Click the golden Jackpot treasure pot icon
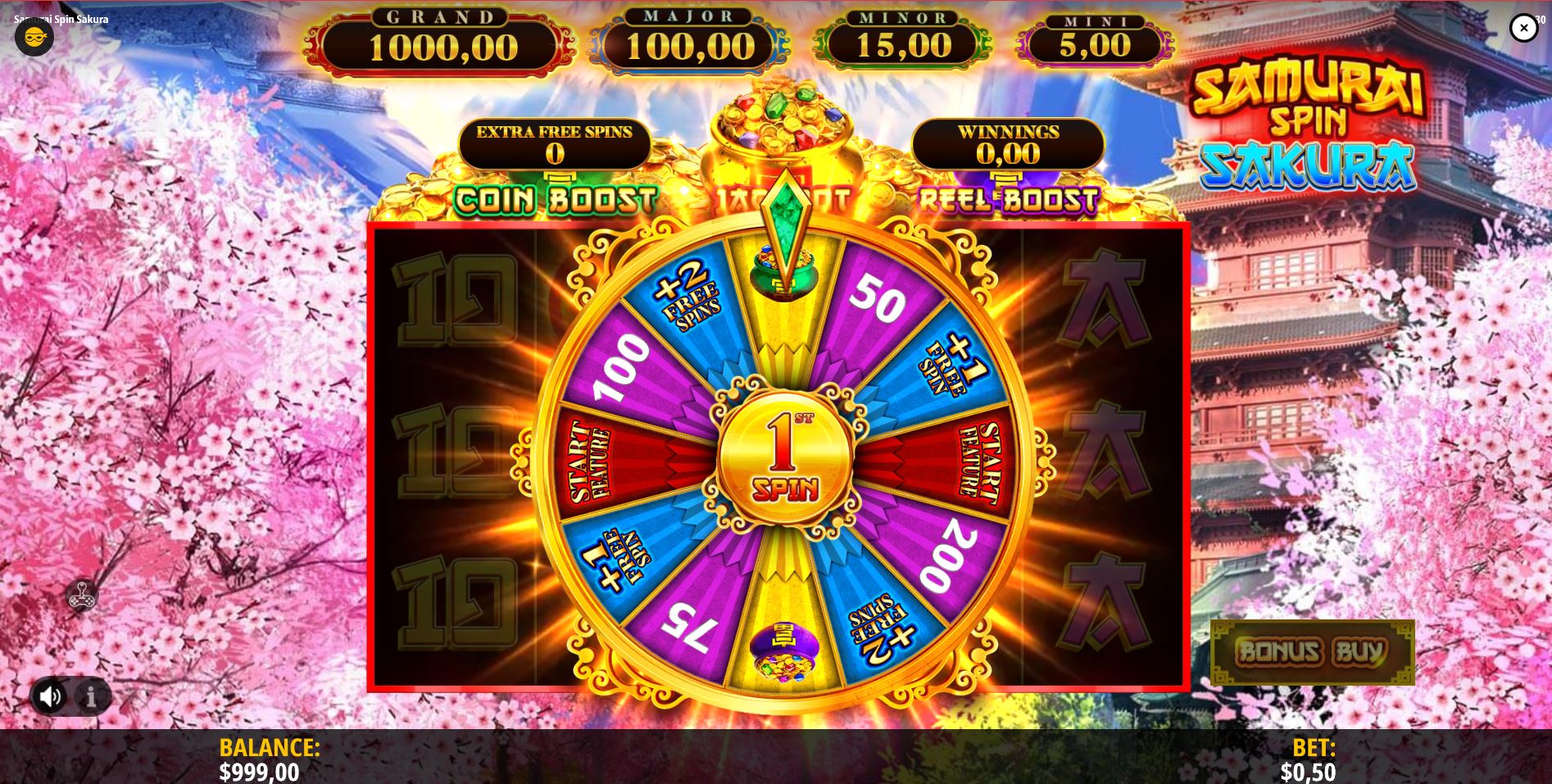 pos(778,131)
